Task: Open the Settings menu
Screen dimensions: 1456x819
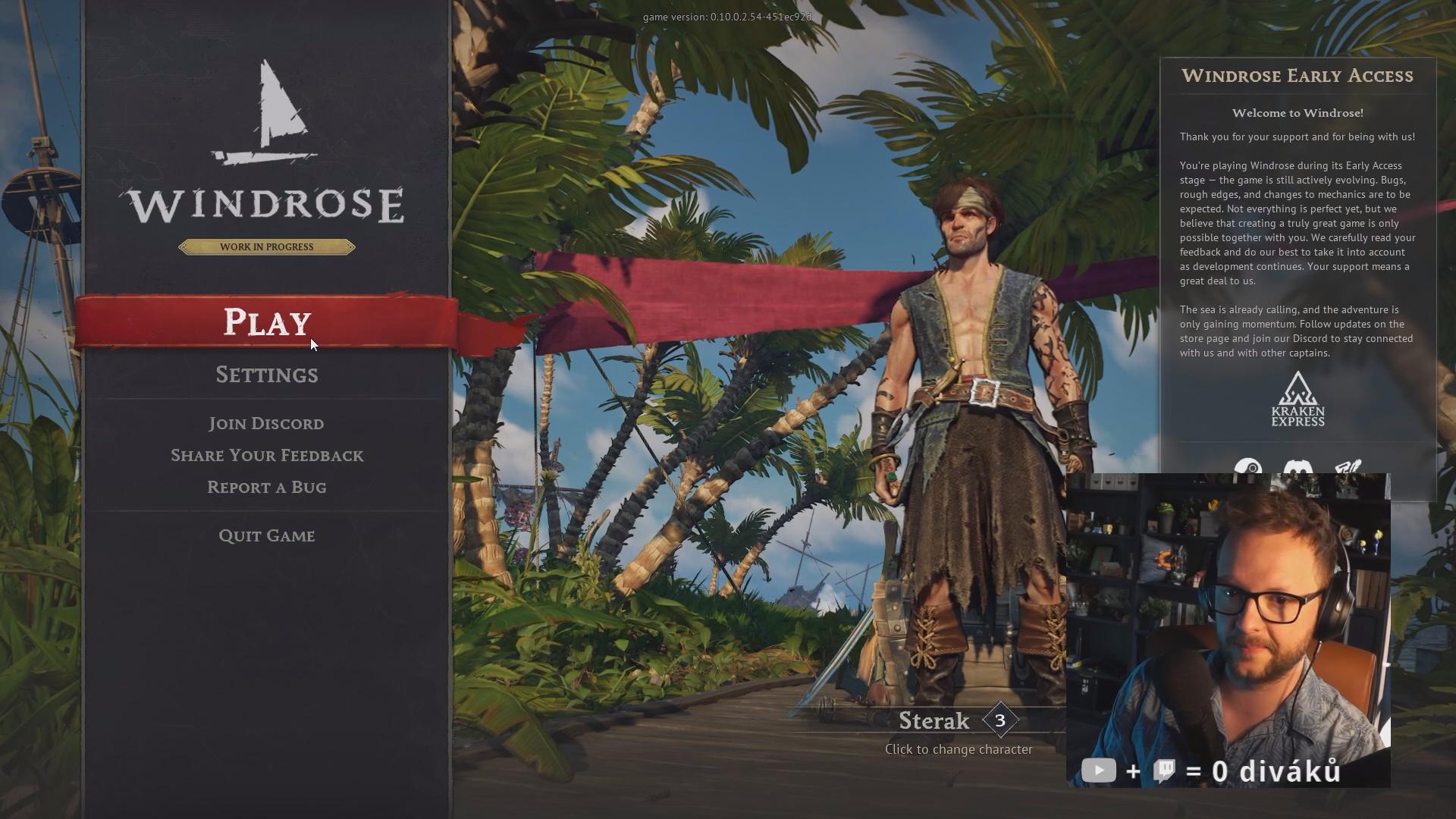Action: coord(267,375)
